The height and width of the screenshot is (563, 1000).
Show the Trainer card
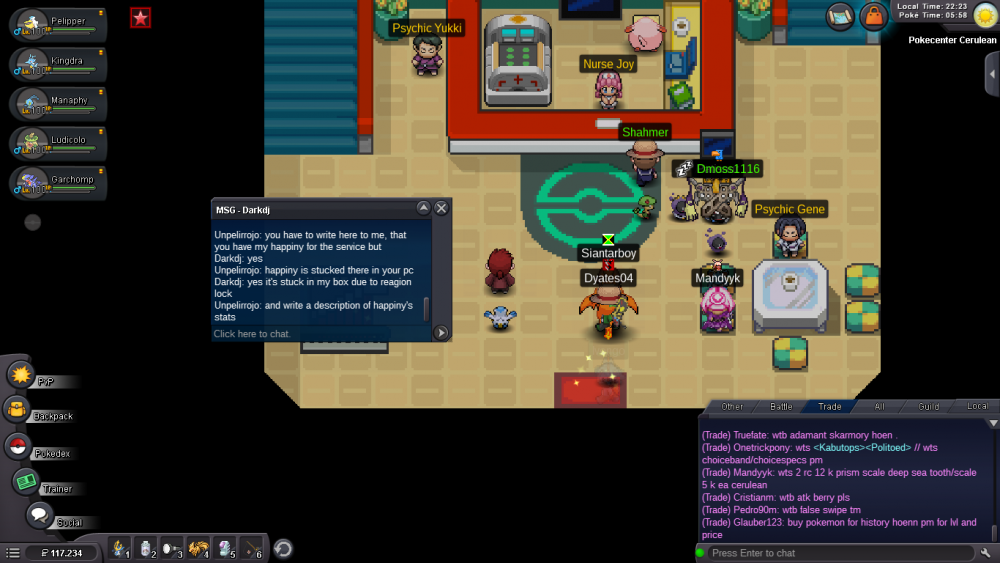coord(26,482)
